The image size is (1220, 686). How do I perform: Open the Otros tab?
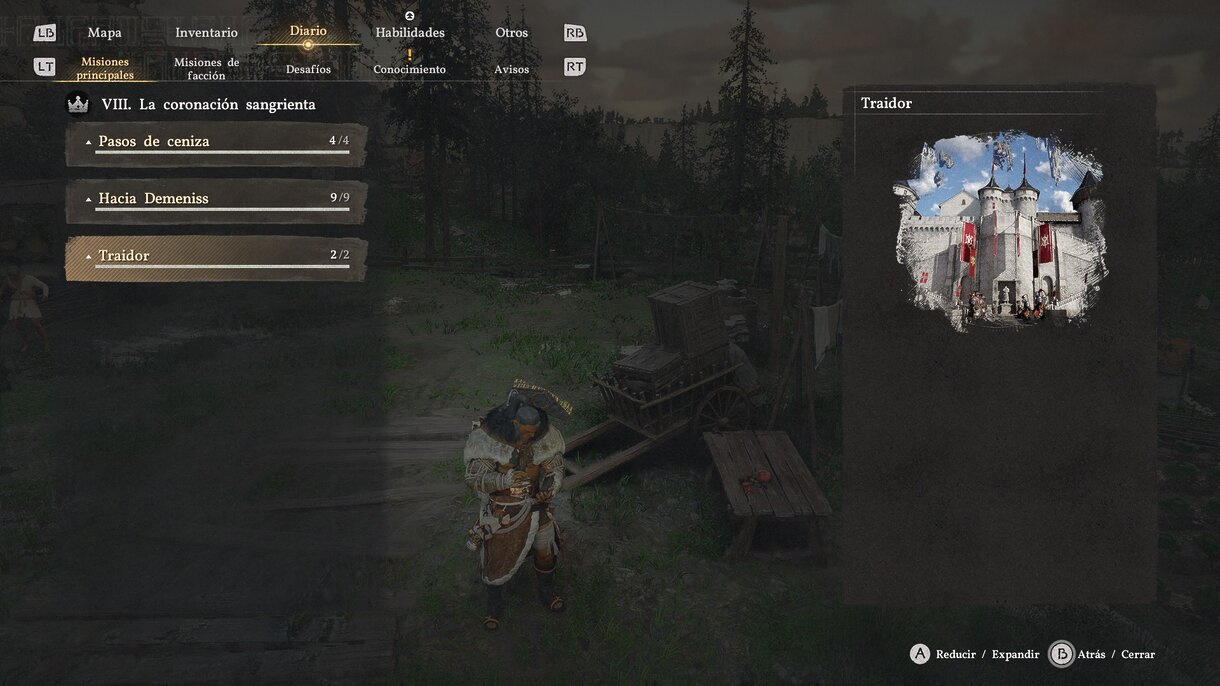(x=512, y=33)
